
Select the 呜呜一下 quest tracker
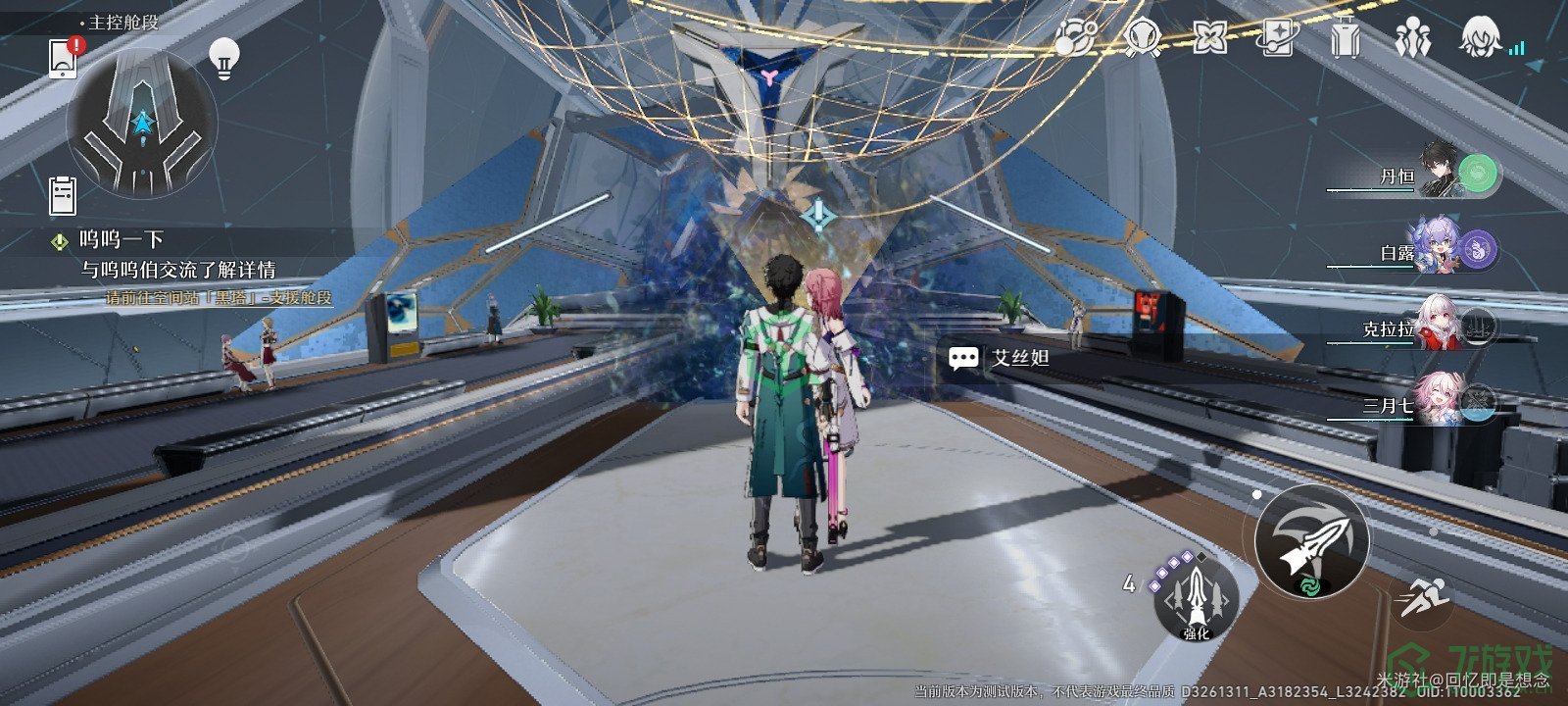click(x=122, y=240)
